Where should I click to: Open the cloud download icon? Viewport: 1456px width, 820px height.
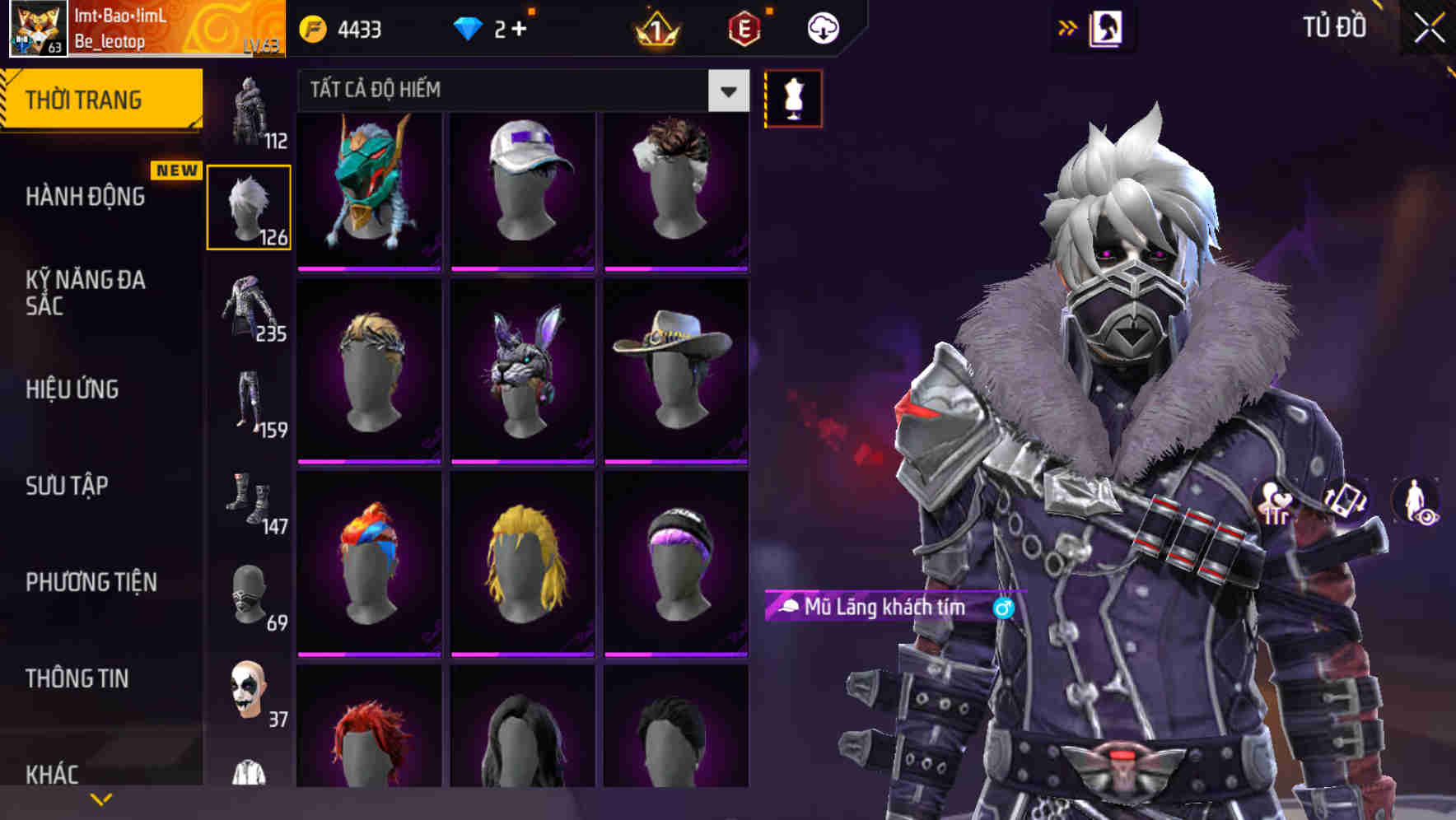coord(823,27)
